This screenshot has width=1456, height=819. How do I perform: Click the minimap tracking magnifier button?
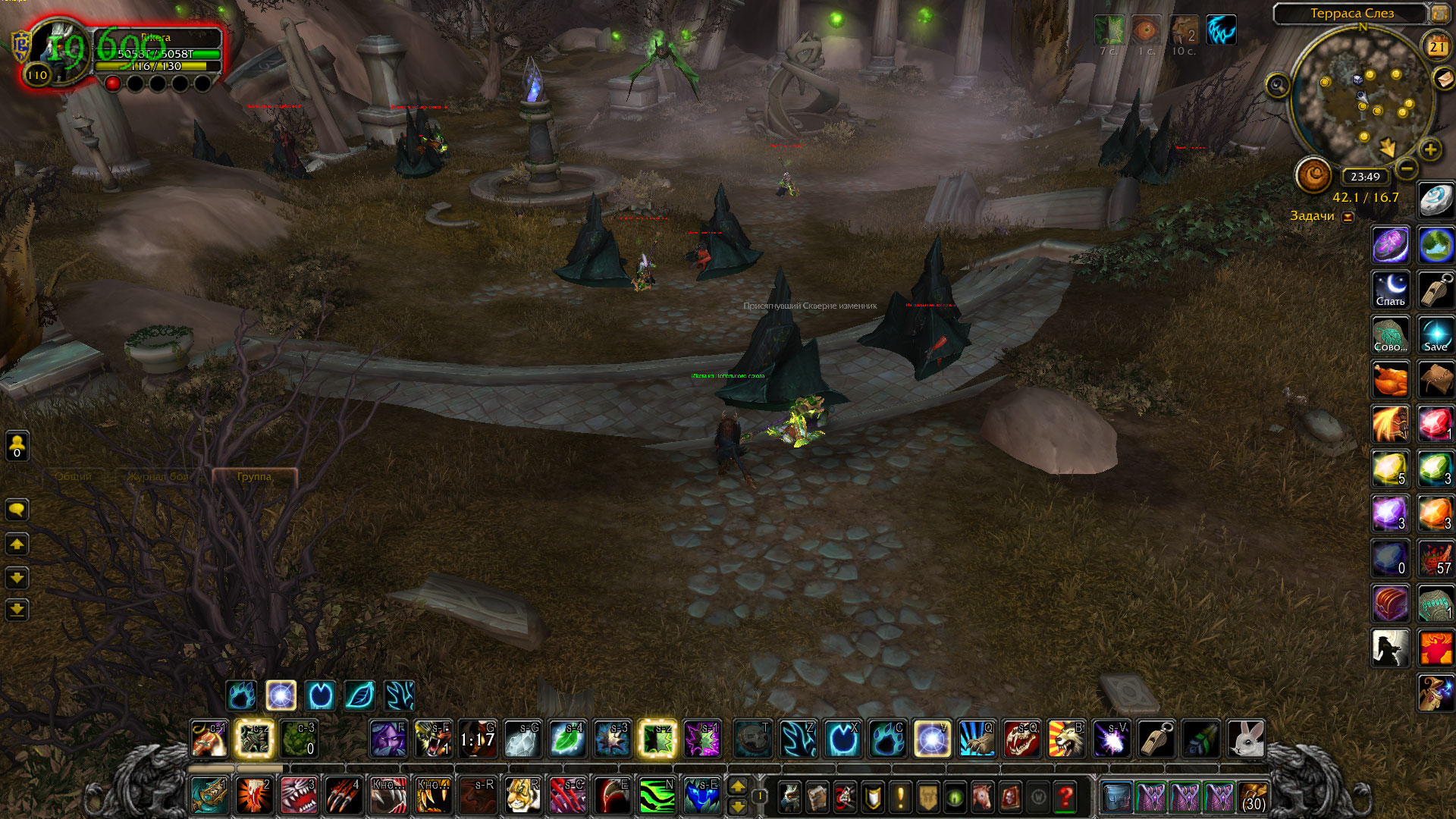pyautogui.click(x=1278, y=85)
